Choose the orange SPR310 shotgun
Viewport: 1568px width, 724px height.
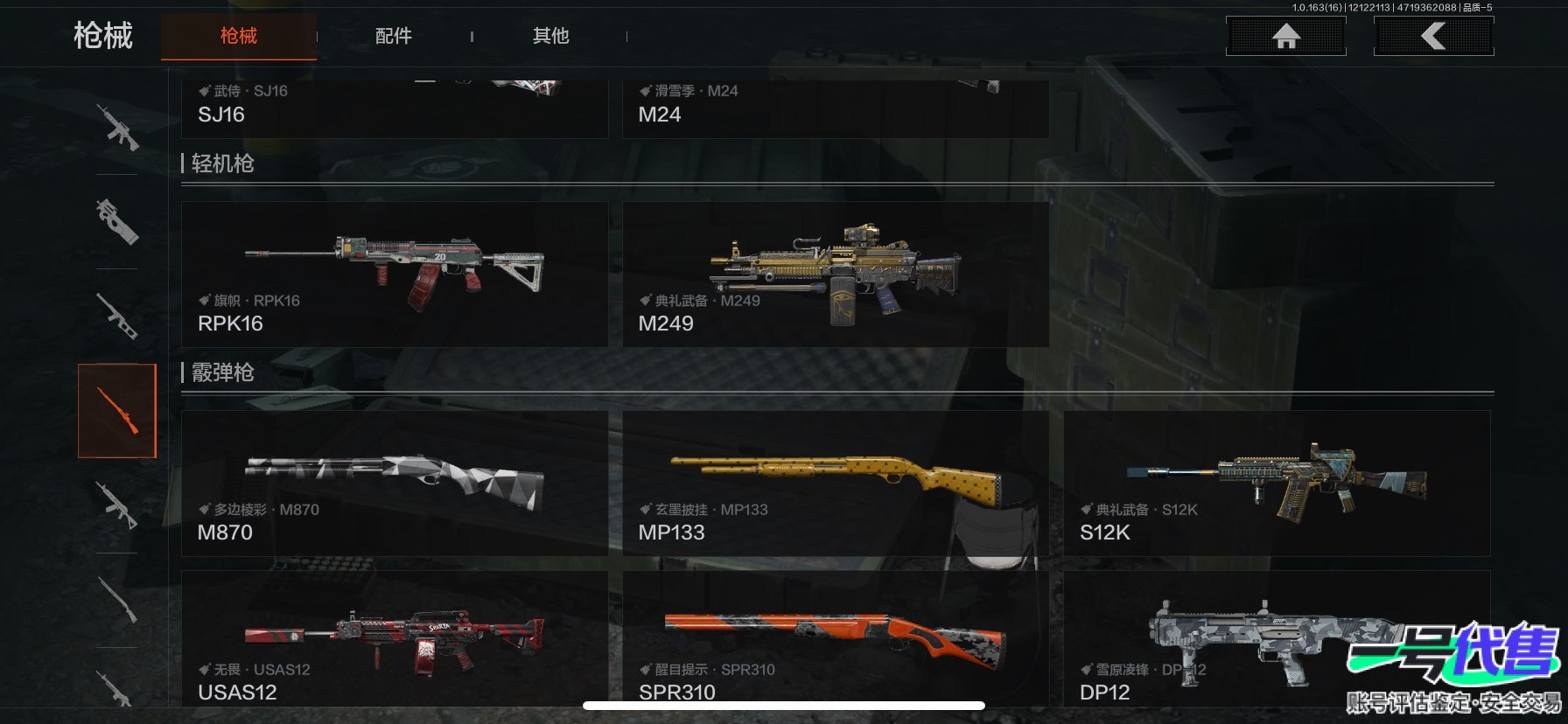(835, 639)
